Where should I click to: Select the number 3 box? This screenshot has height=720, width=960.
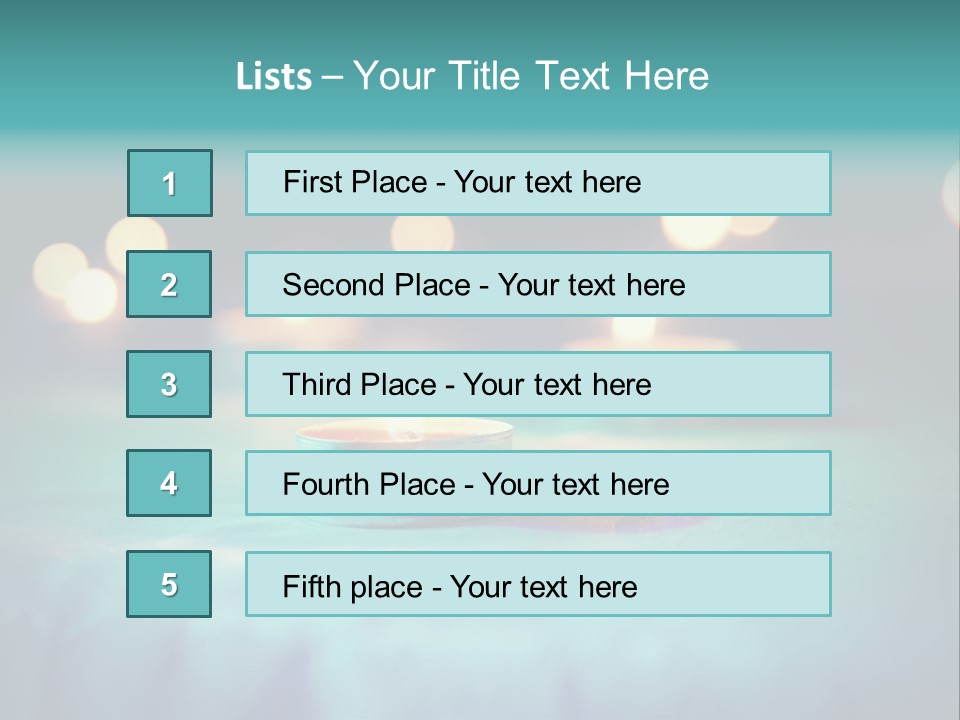tap(169, 384)
